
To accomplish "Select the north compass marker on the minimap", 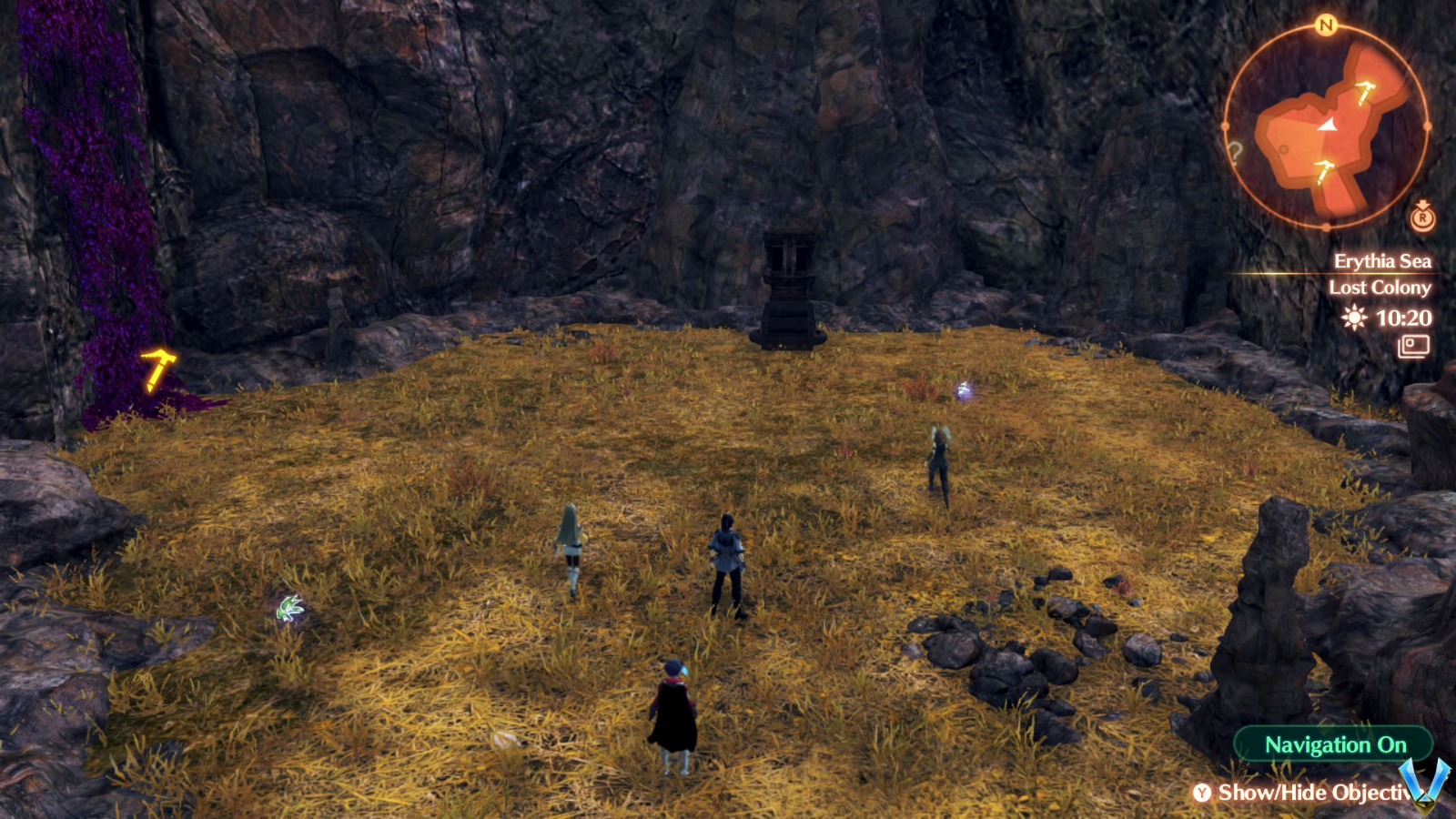I will click(x=1324, y=25).
